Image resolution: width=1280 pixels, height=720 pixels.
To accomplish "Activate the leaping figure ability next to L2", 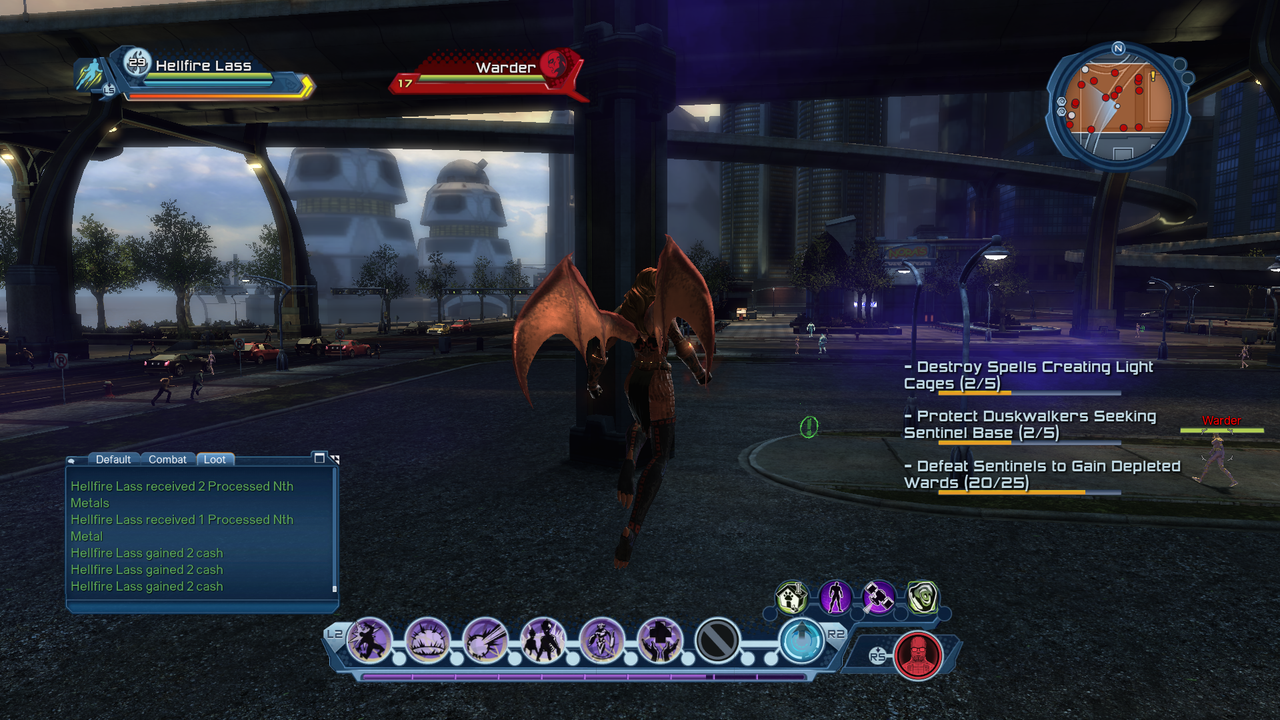I will click(370, 640).
